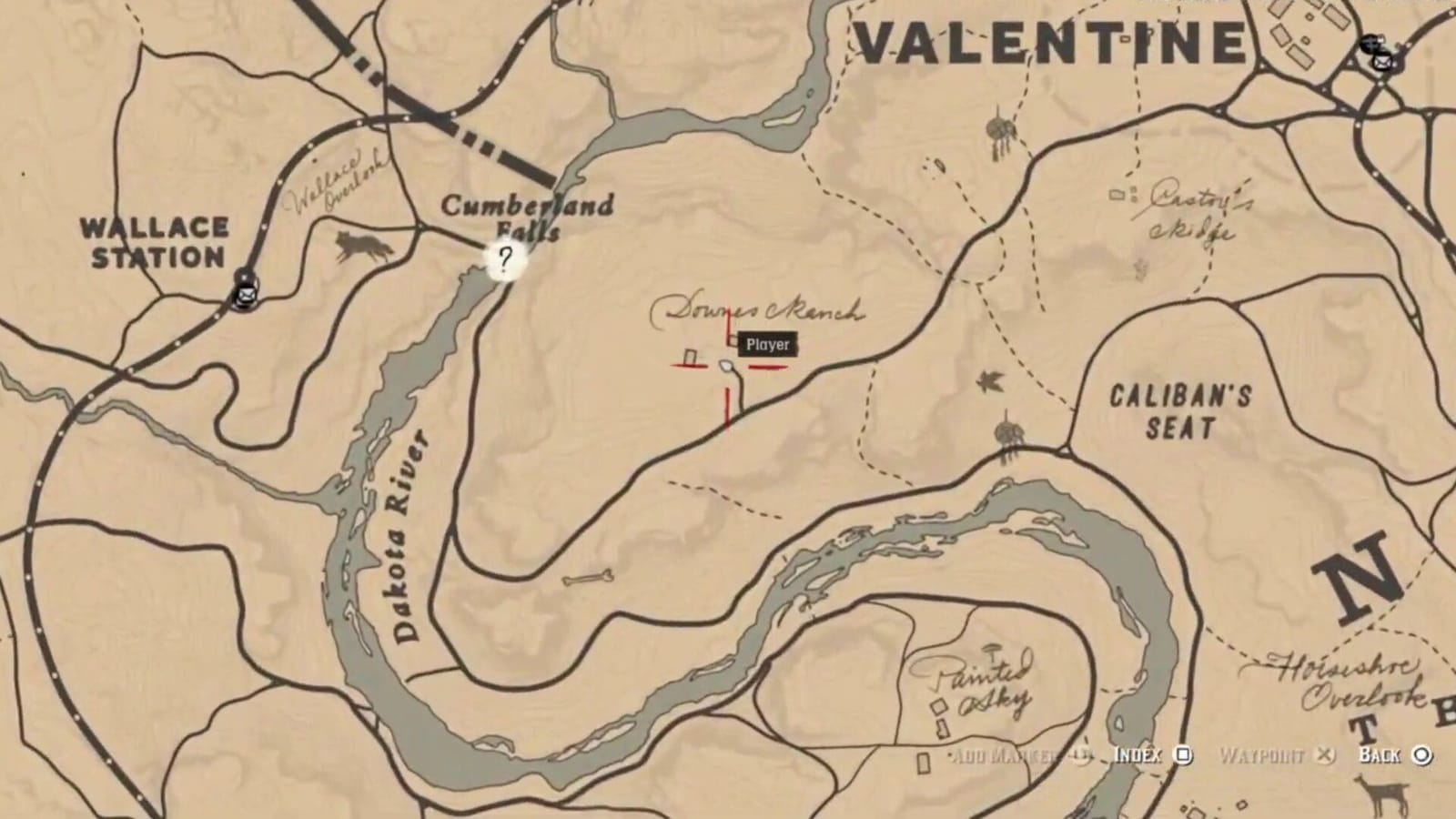Click the Player tooltip at Downes Ranch
This screenshot has width=1456, height=819.
(x=765, y=346)
